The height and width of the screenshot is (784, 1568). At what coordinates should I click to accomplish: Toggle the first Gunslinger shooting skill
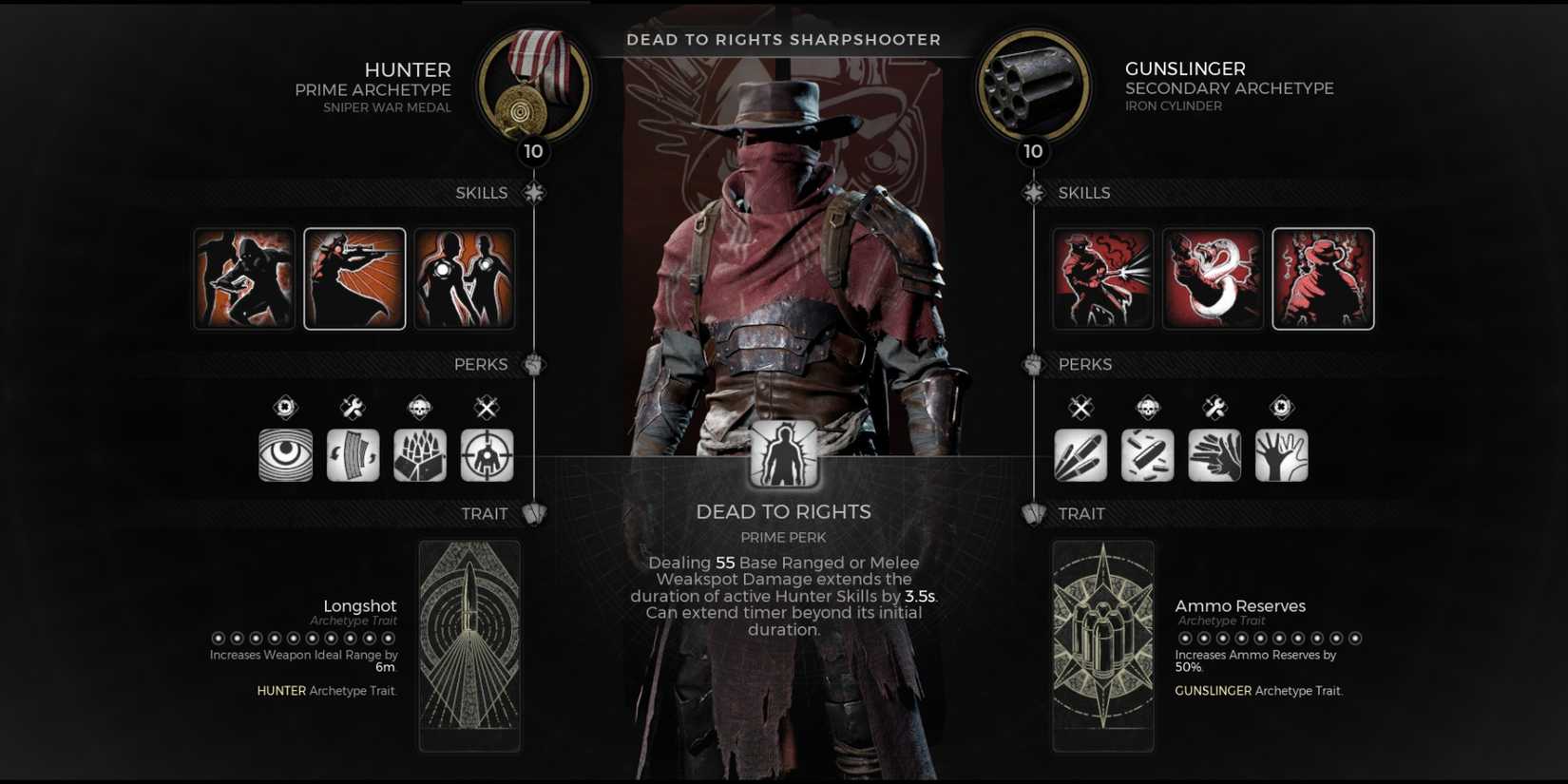tap(1102, 277)
